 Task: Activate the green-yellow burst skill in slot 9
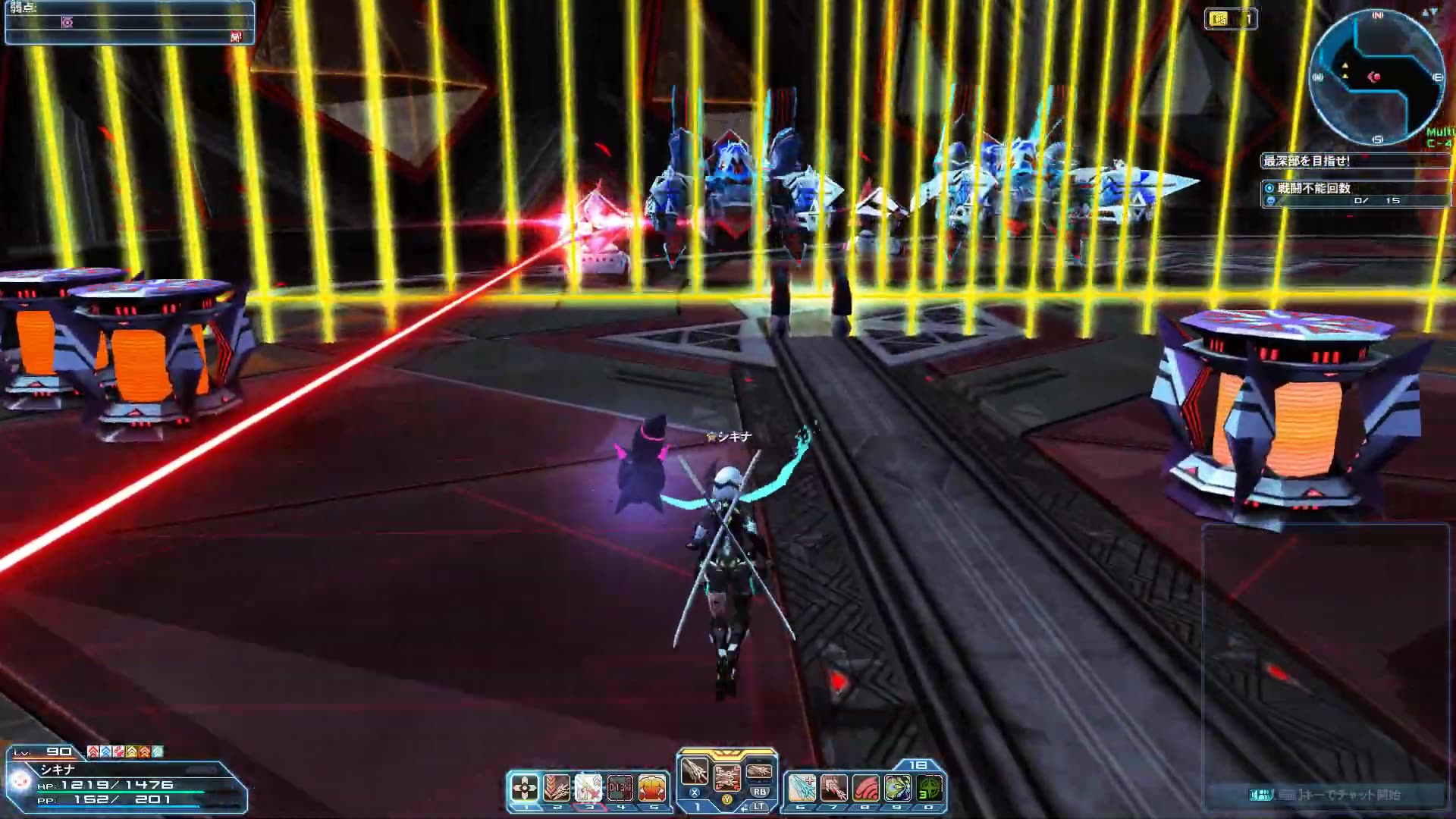tap(897, 788)
